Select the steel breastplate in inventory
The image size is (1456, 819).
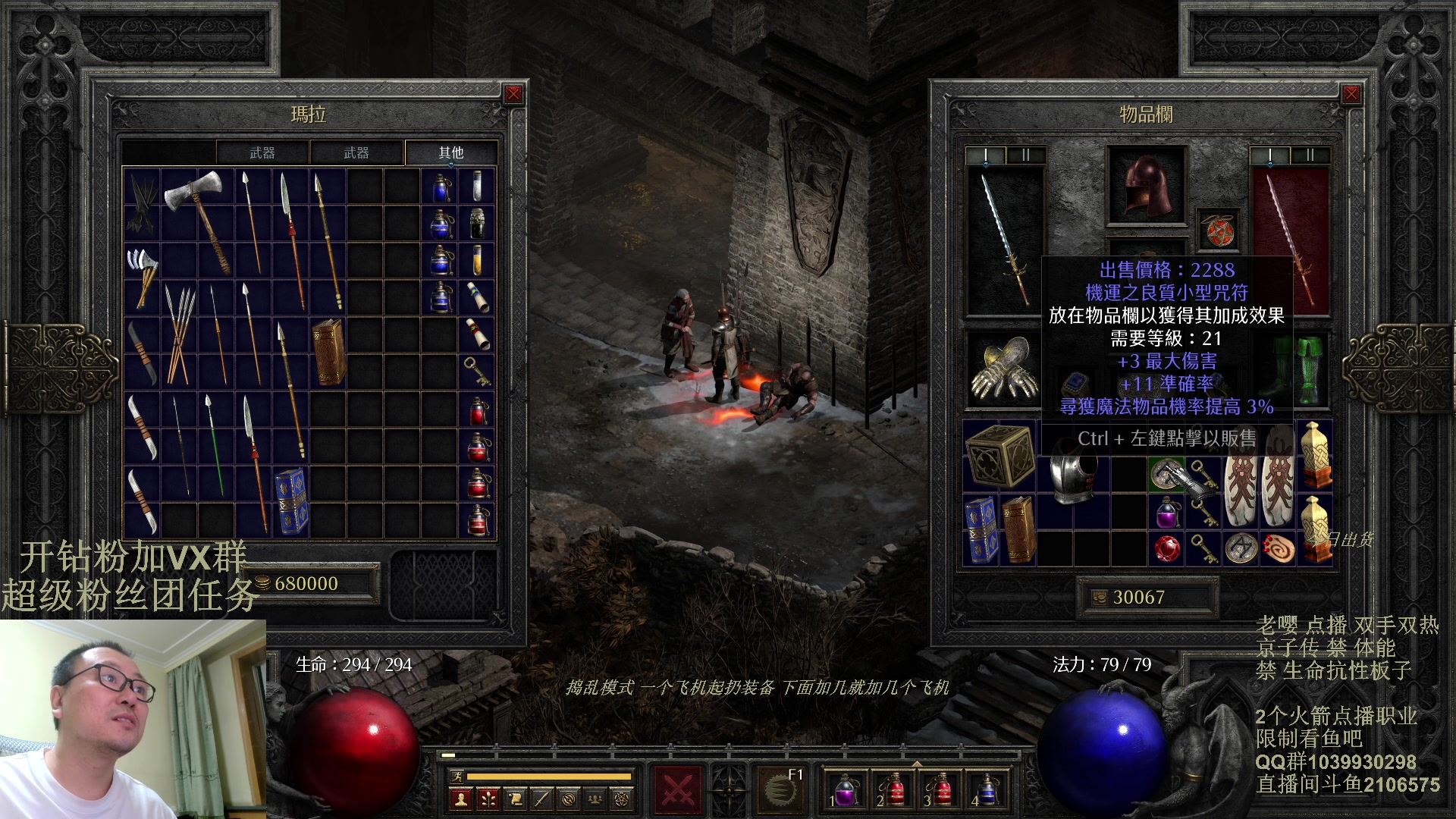click(x=1072, y=475)
